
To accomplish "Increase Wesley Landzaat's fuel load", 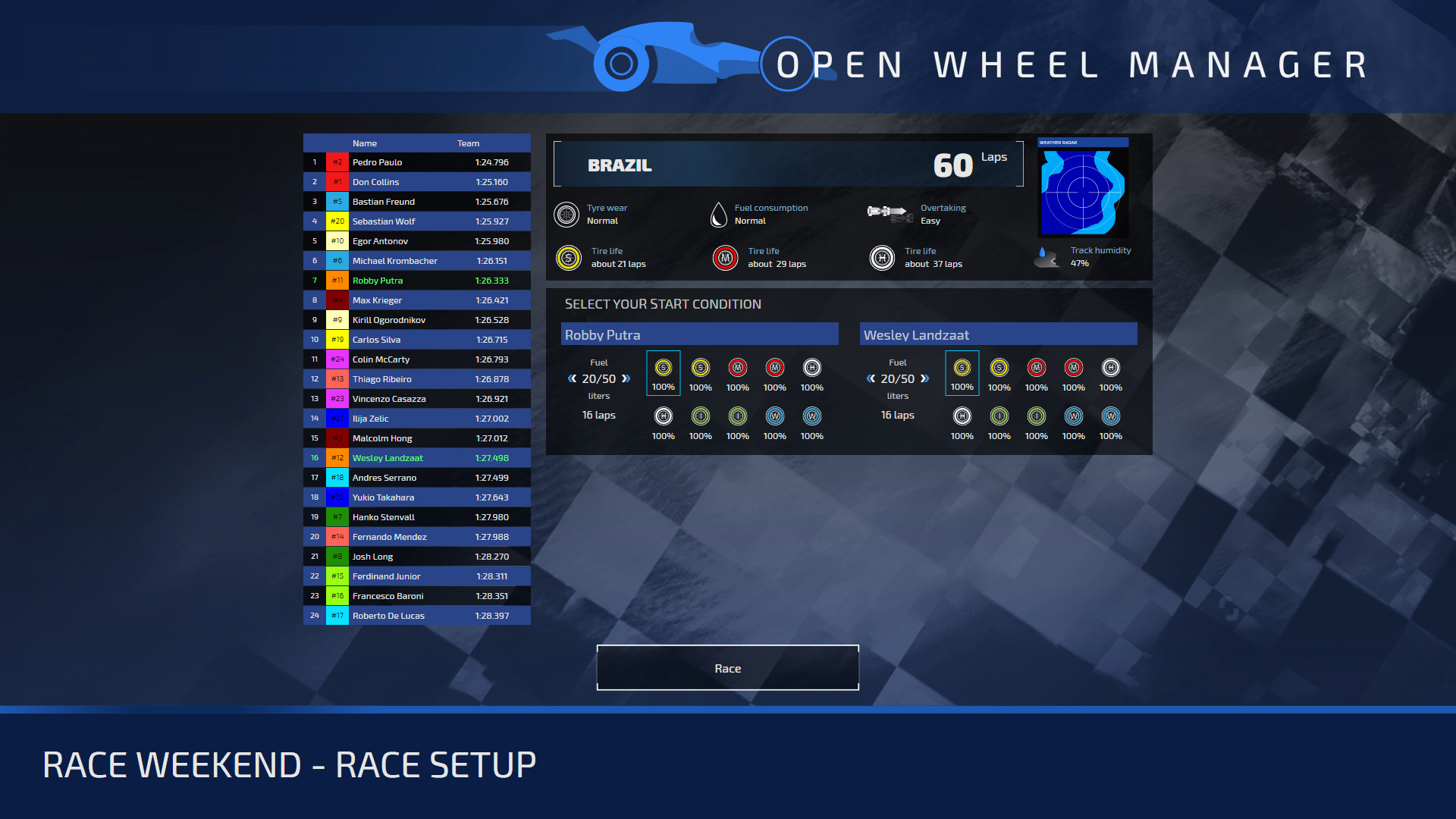I will tap(925, 378).
